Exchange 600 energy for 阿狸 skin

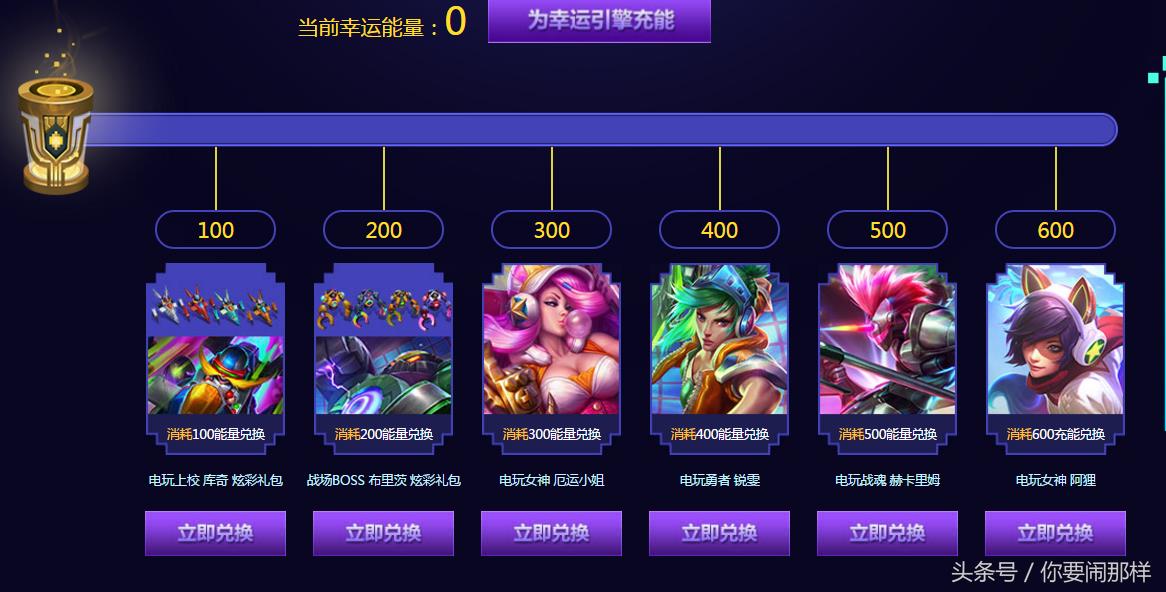[x=1055, y=533]
